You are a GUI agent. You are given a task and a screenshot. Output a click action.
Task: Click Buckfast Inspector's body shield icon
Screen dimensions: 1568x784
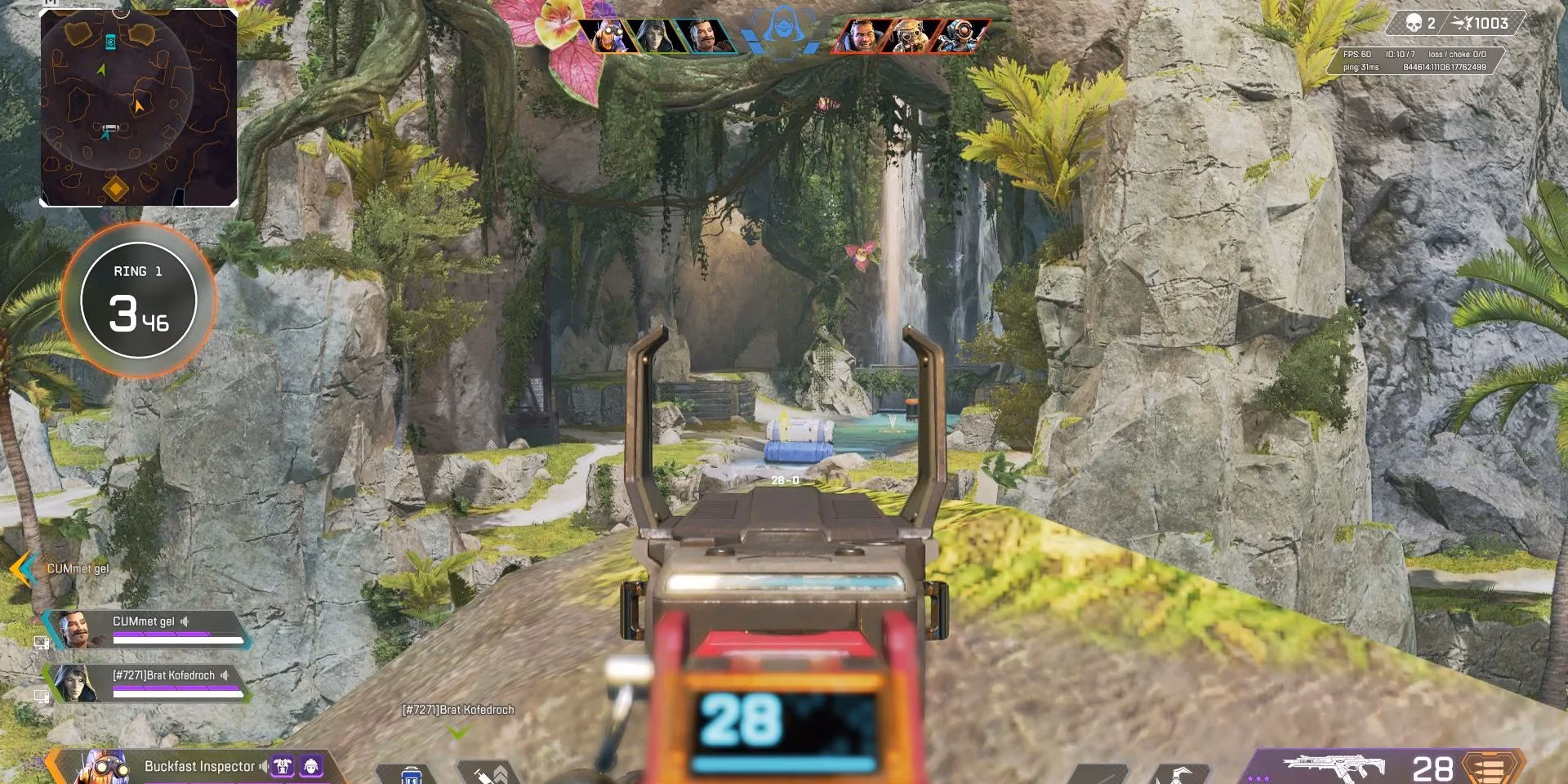click(x=283, y=767)
